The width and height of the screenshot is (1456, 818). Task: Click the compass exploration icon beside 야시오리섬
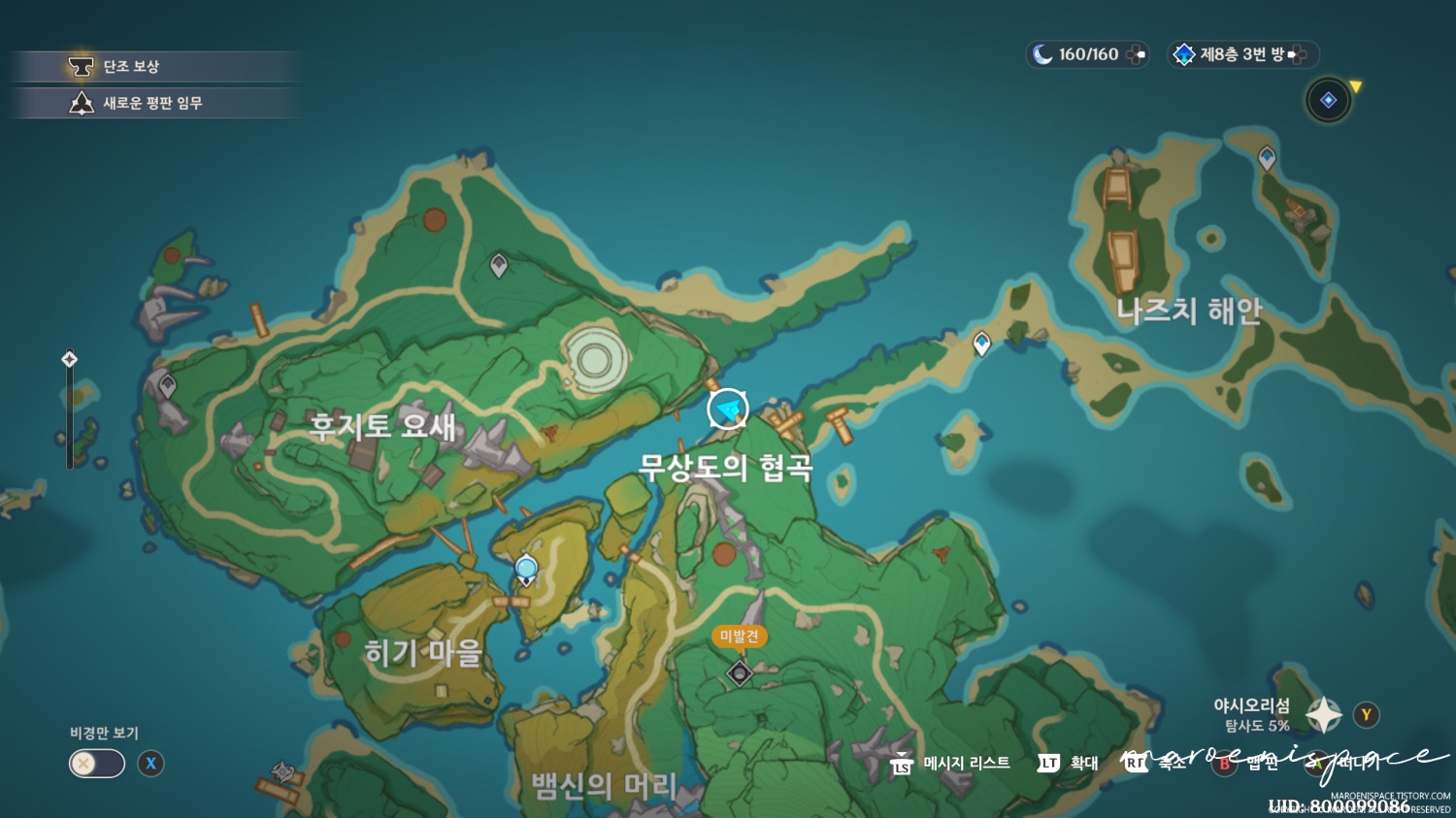click(x=1325, y=714)
